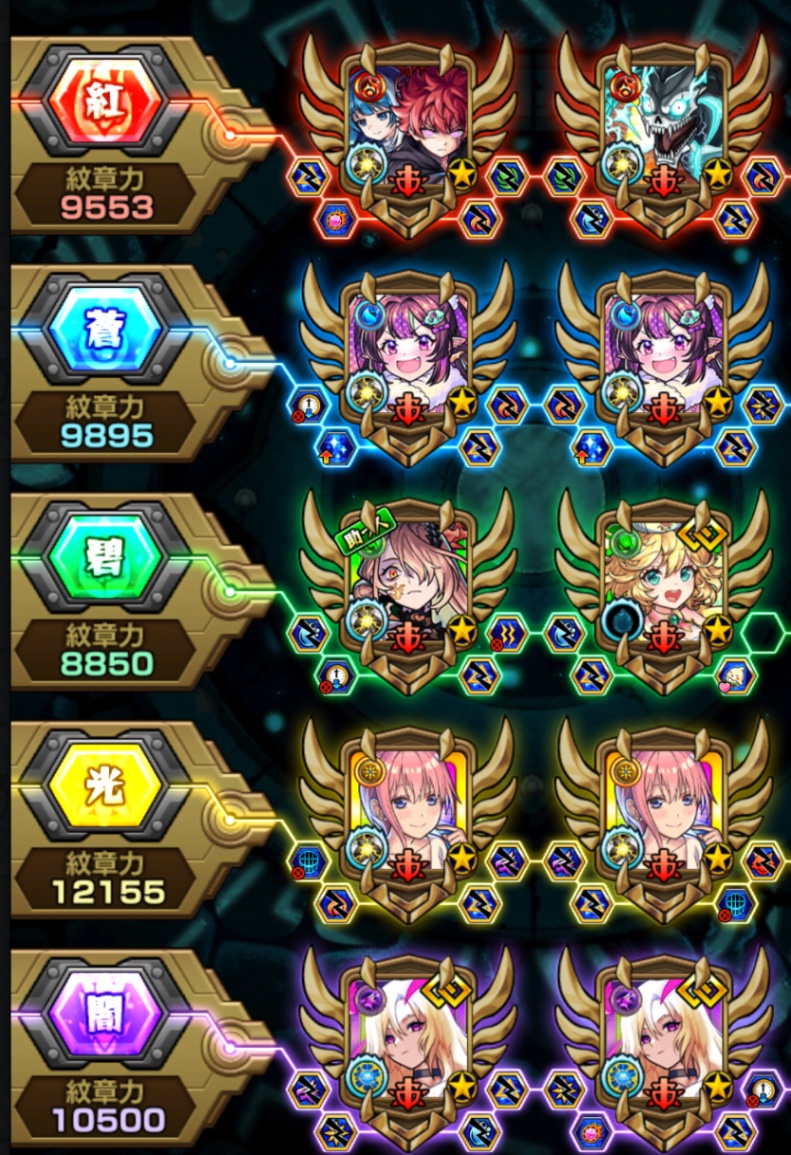Click the empty hexagon slot in green row
791x1155 pixels.
pyautogui.click(x=764, y=632)
